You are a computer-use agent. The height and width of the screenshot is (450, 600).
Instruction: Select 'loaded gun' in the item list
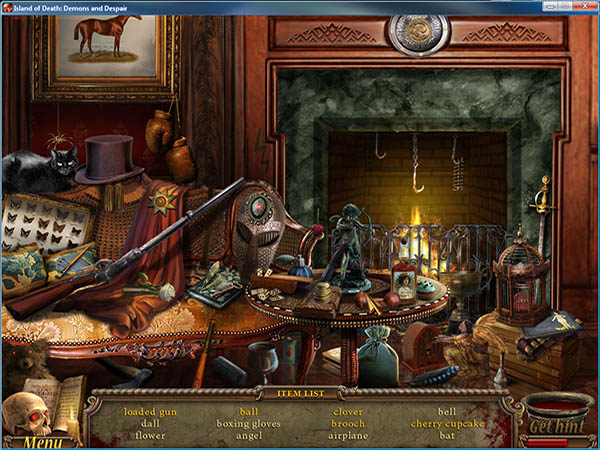click(150, 412)
